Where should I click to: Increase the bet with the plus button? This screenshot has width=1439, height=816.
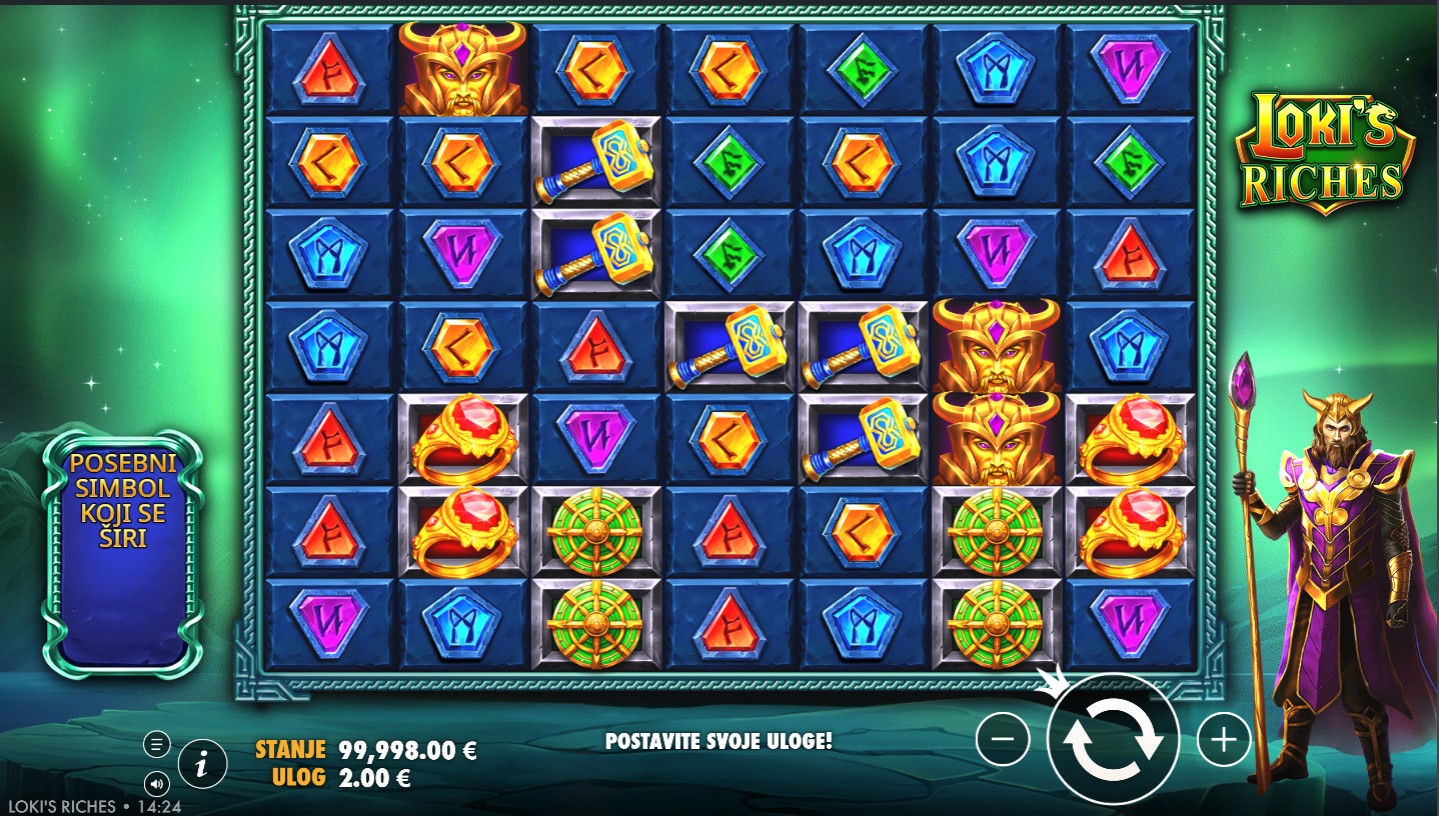1224,740
